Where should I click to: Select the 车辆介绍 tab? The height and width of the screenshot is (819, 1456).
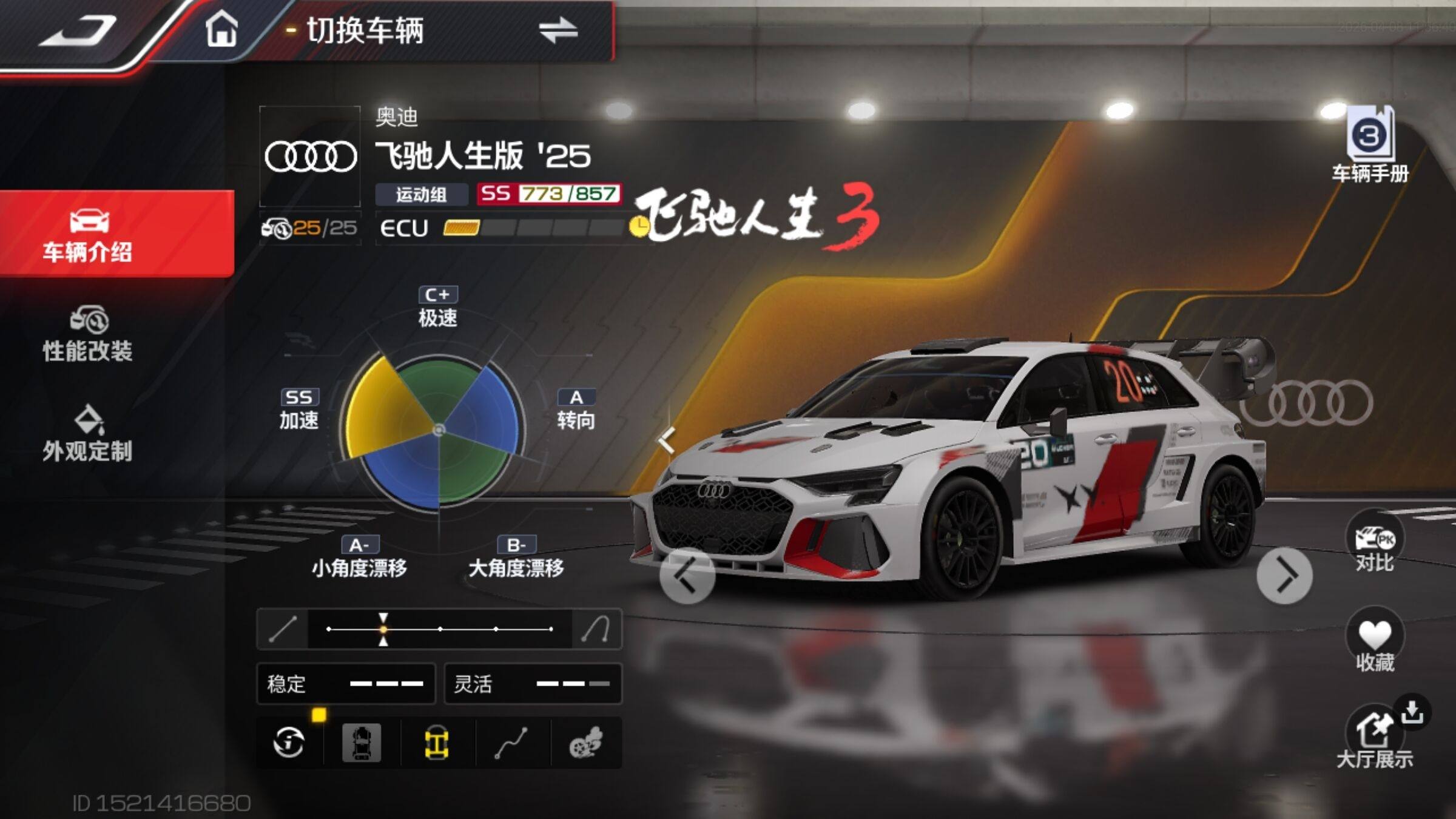[x=89, y=235]
